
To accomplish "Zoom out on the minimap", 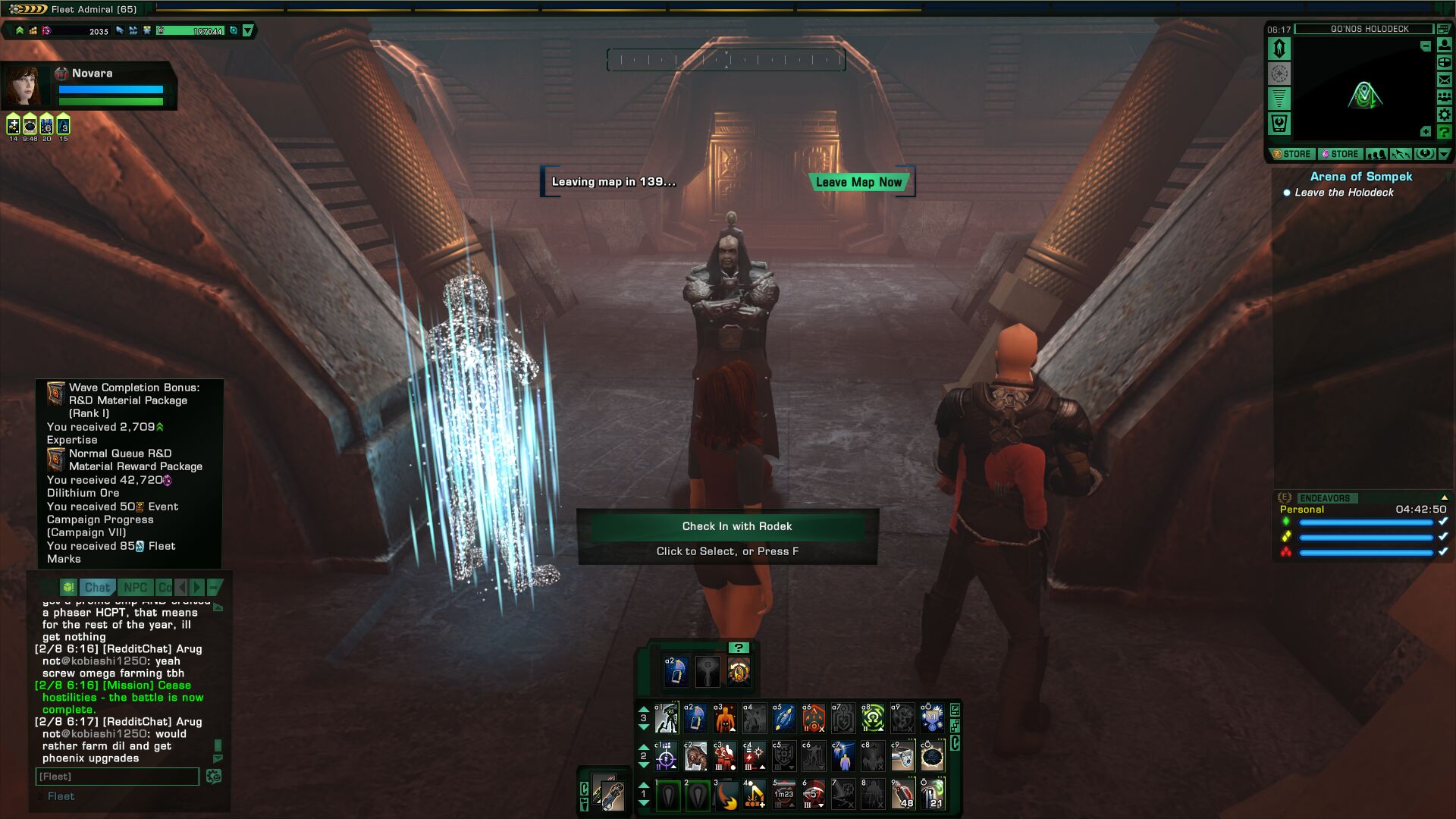I will 1426,46.
